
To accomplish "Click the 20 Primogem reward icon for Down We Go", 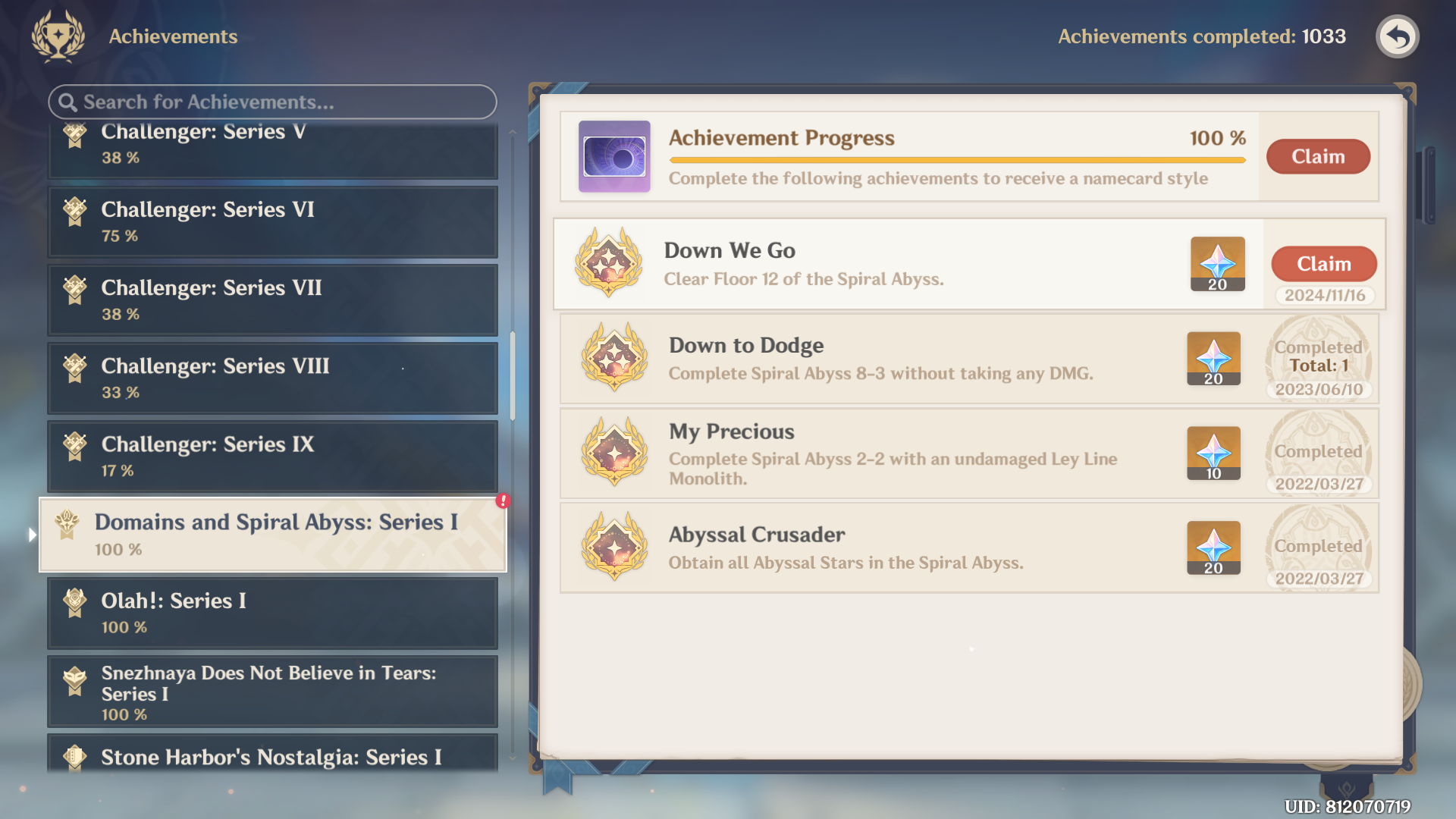I will 1217,264.
